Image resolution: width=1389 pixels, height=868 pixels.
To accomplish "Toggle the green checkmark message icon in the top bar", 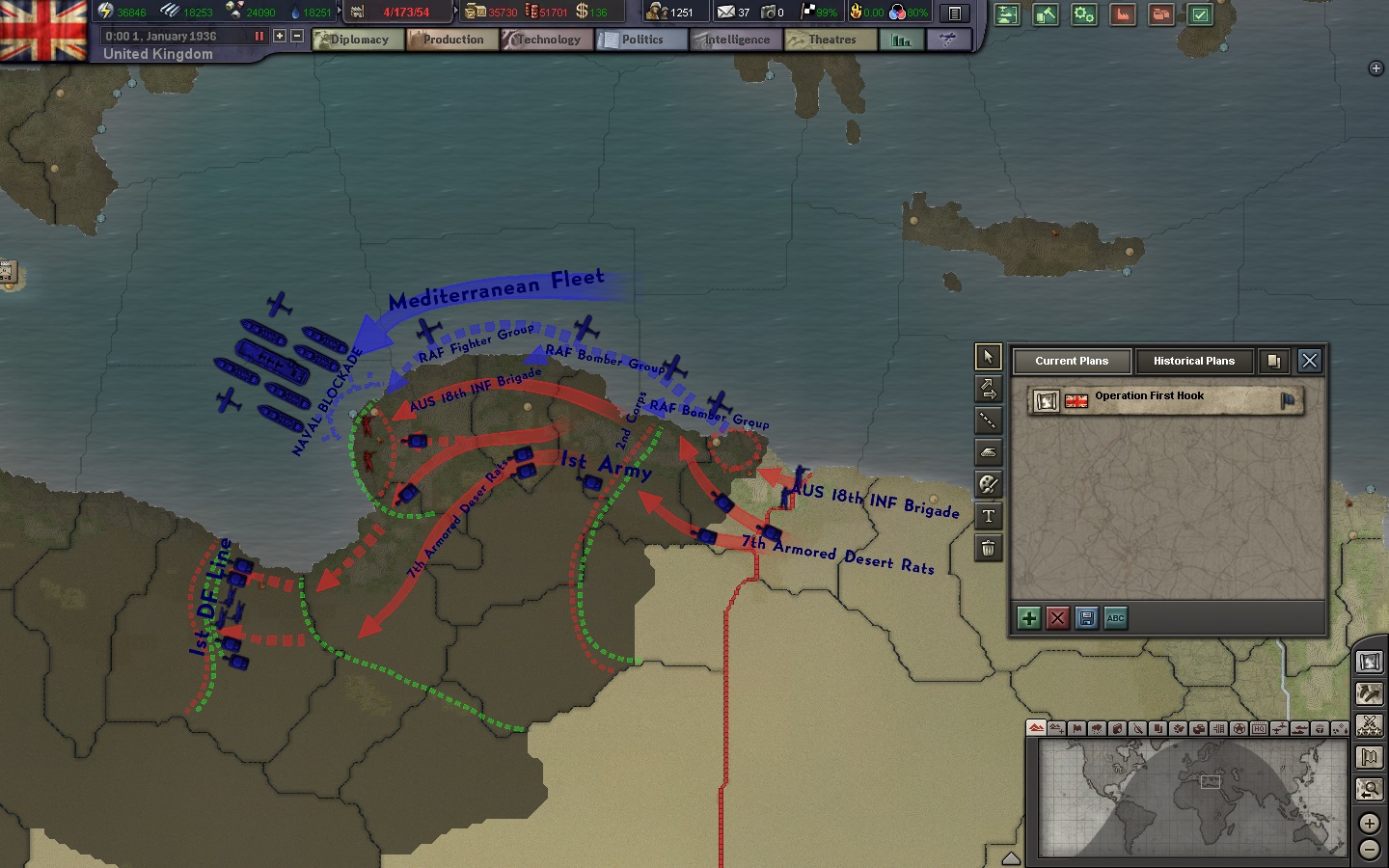I will (1199, 15).
